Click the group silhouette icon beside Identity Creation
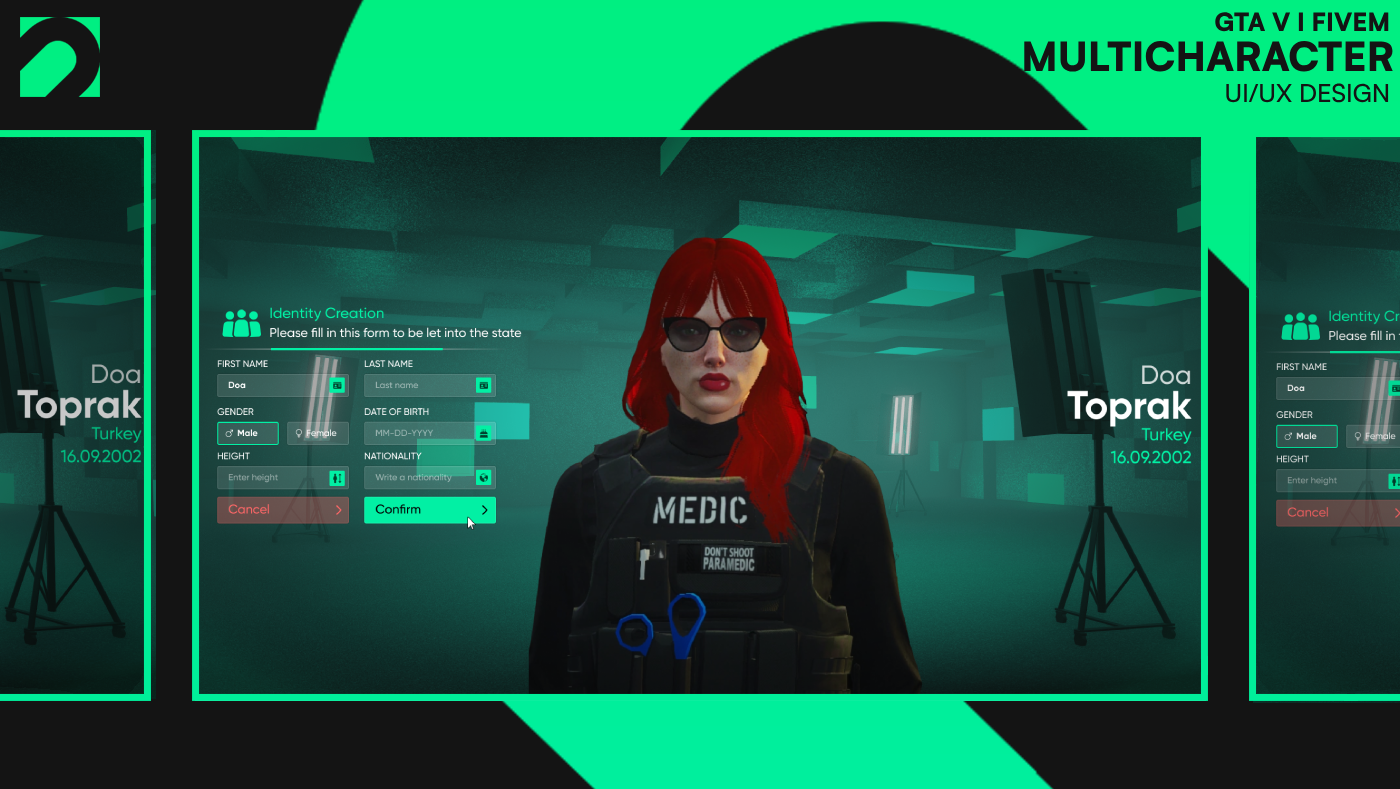1400x789 pixels. click(x=240, y=320)
